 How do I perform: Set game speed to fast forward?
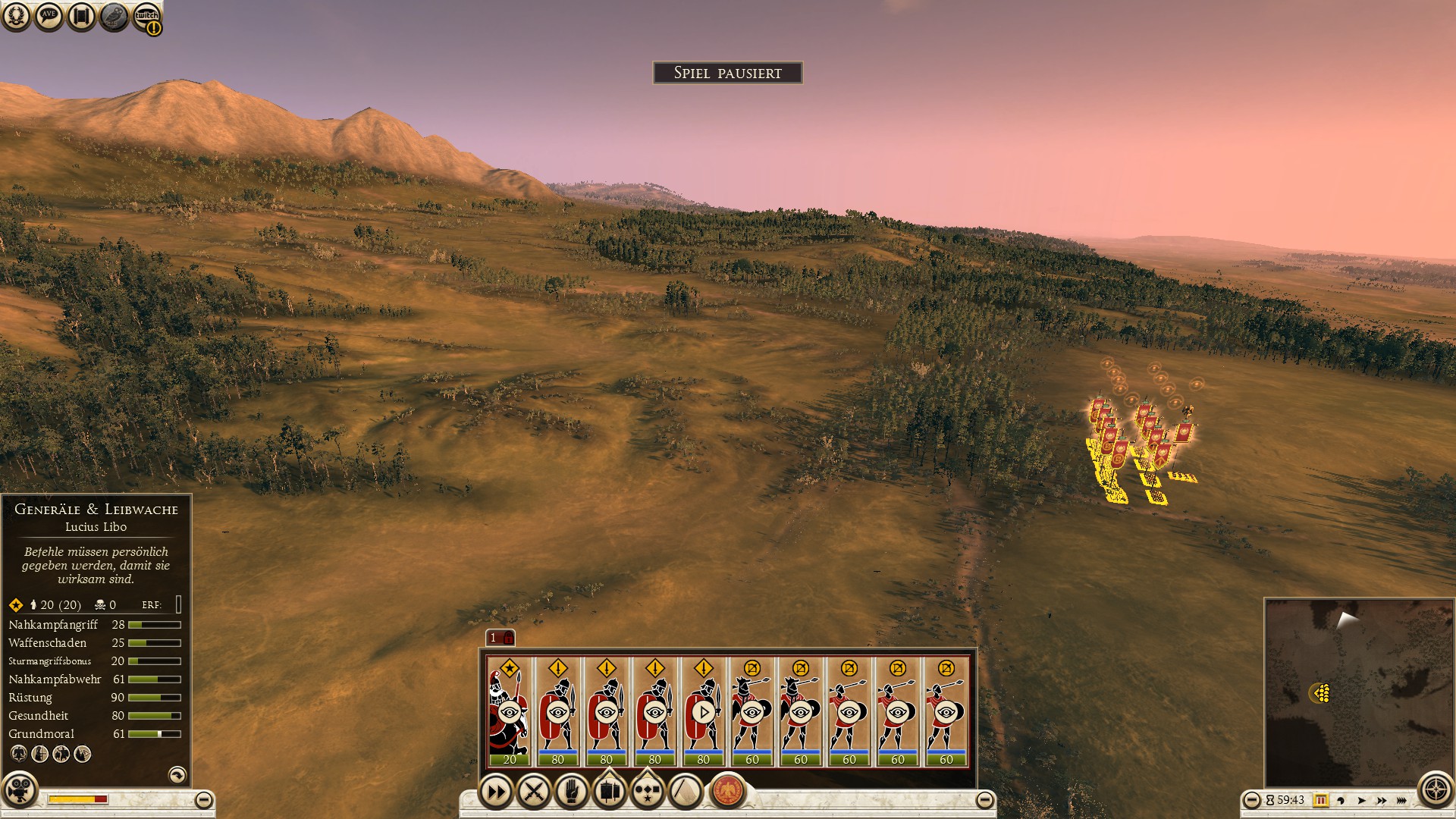click(x=1382, y=800)
